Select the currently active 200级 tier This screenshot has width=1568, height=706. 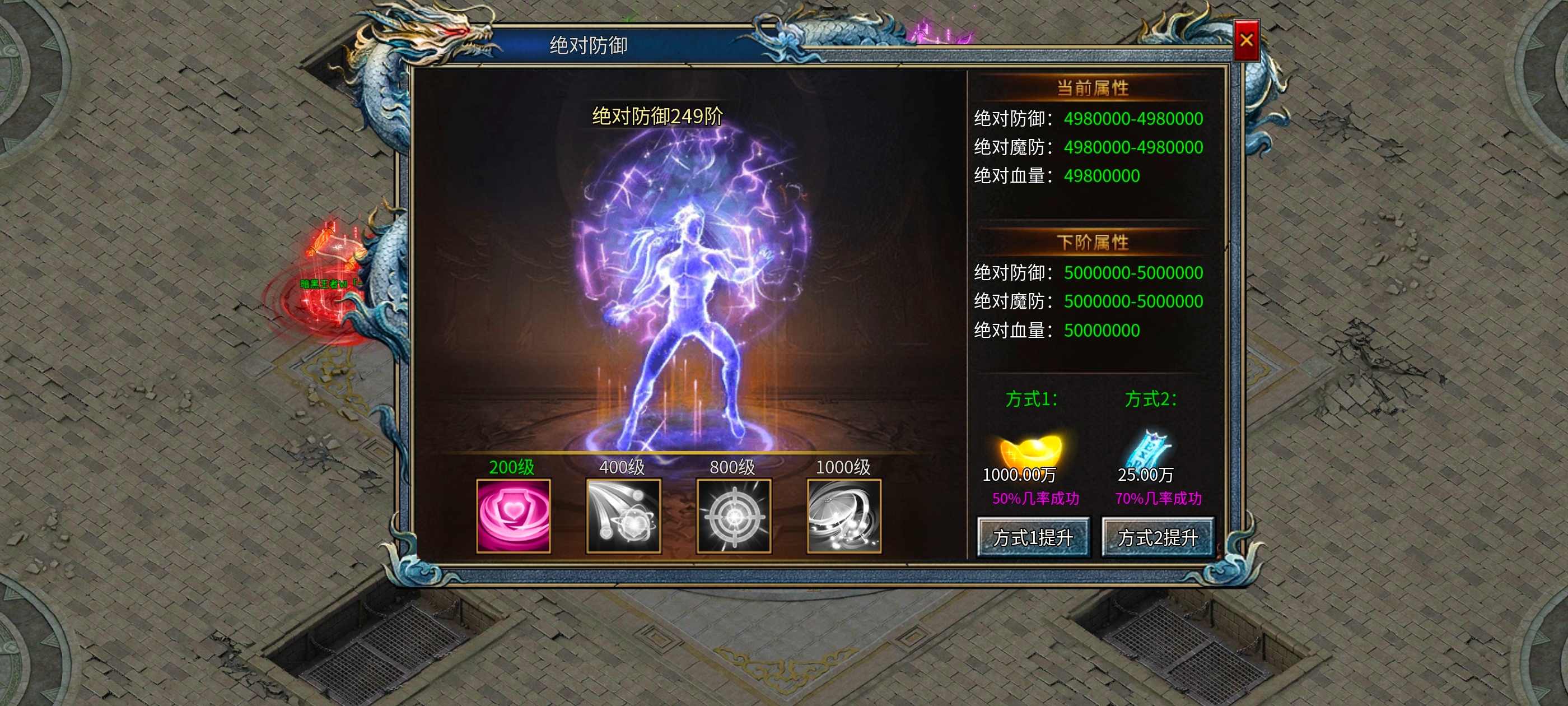tap(513, 468)
